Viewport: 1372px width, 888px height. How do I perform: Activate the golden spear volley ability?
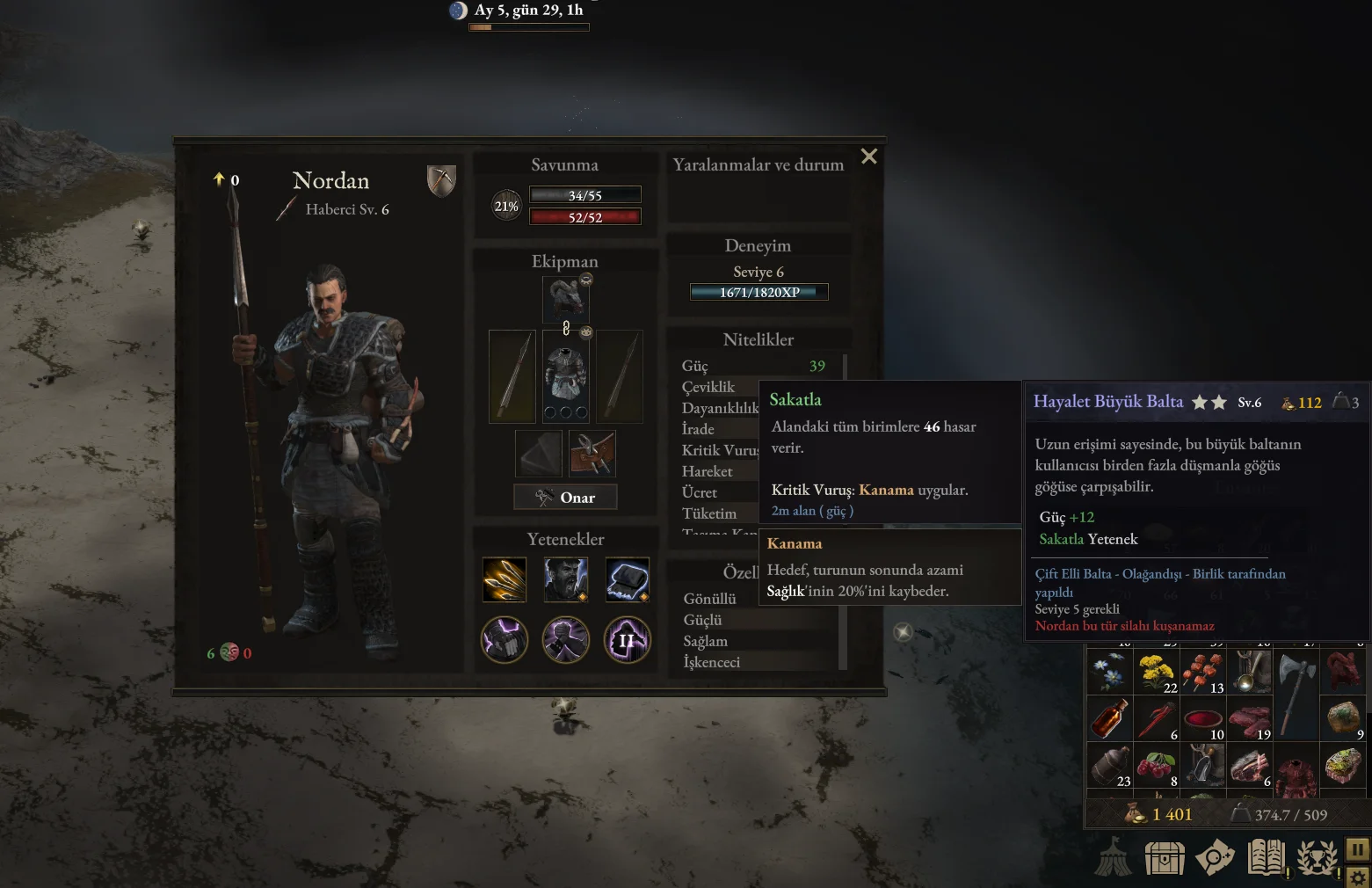pyautogui.click(x=505, y=579)
